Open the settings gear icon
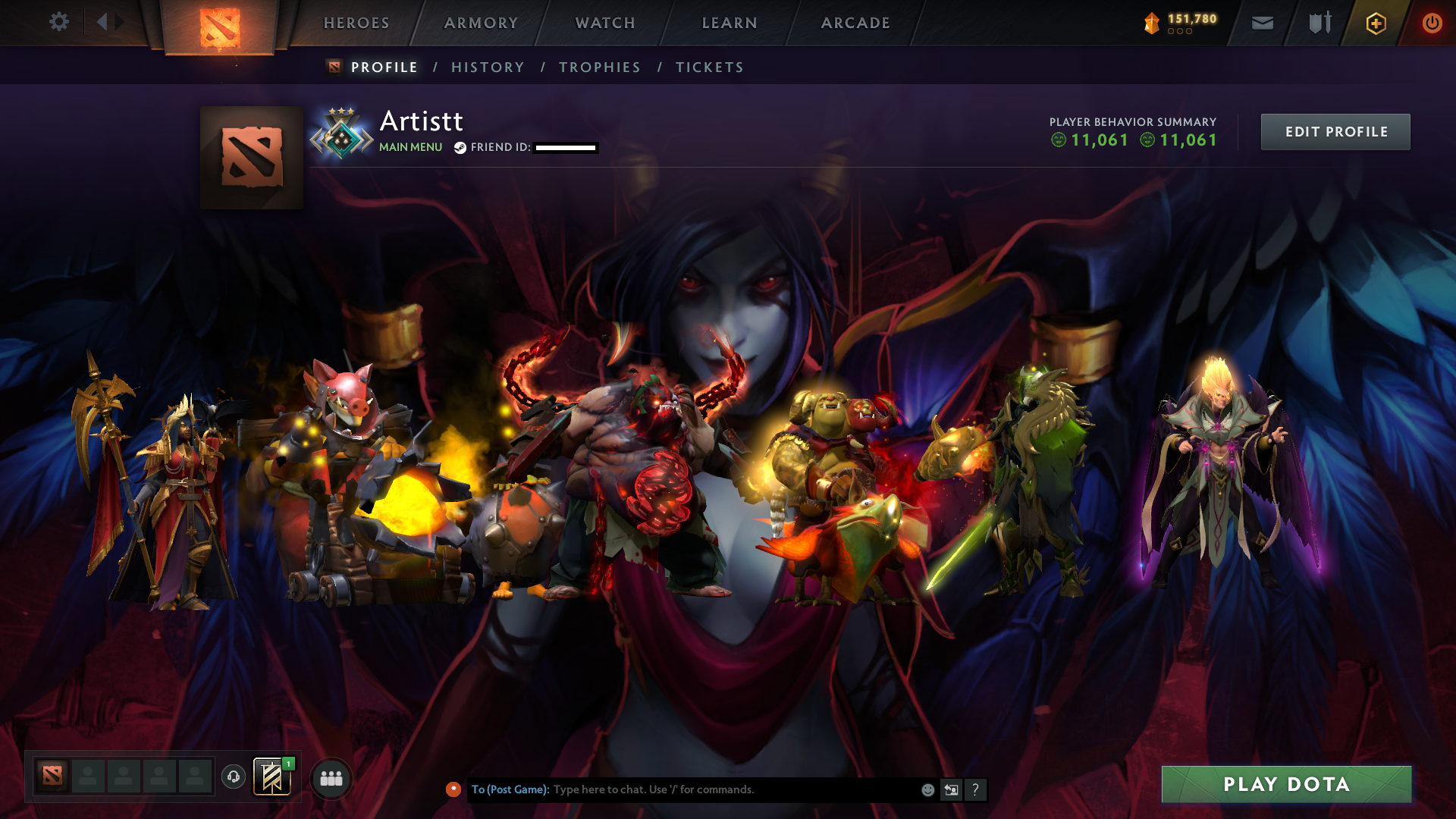 (59, 22)
